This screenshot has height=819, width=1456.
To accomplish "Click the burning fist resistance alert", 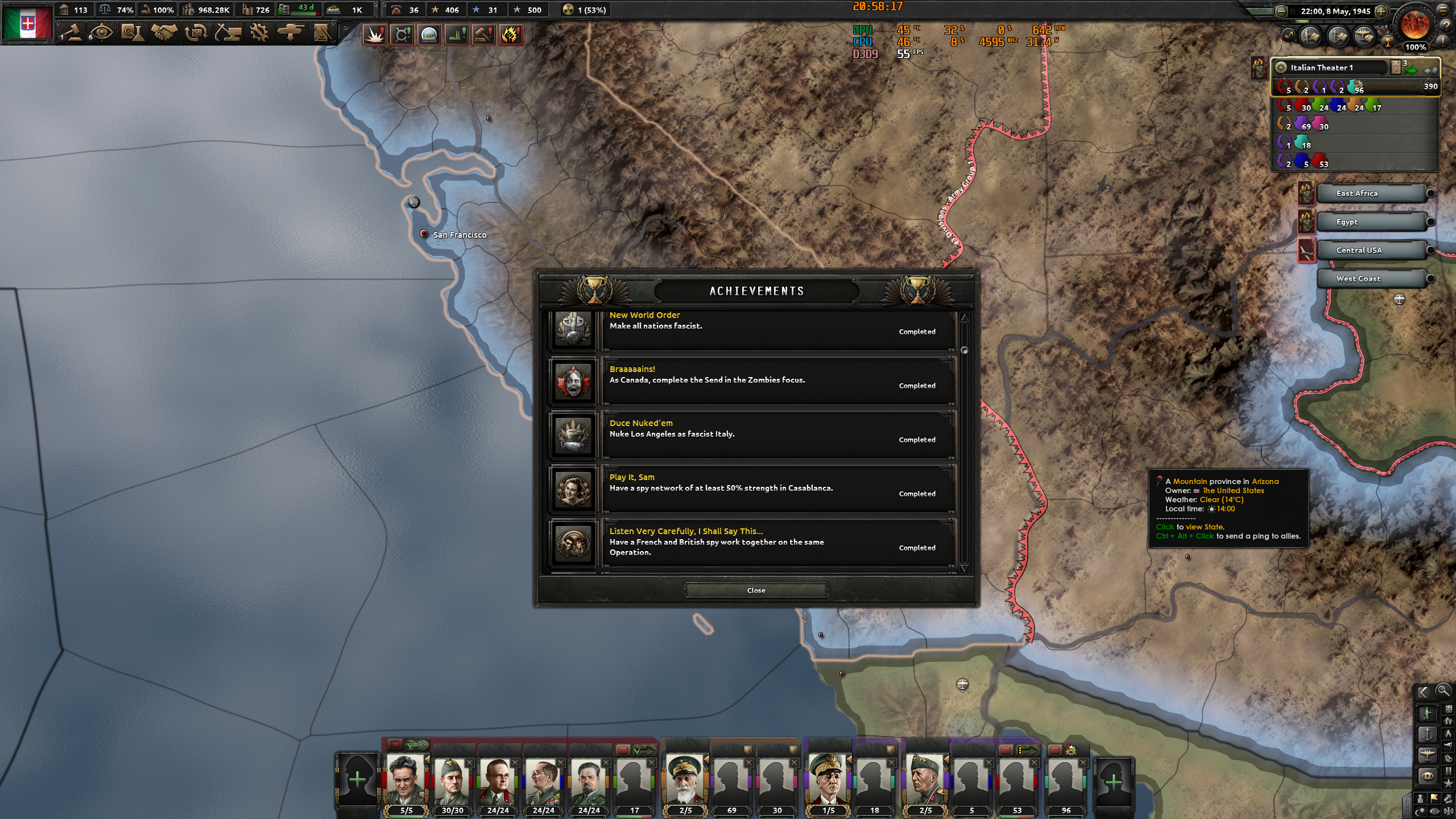I will pos(510,35).
